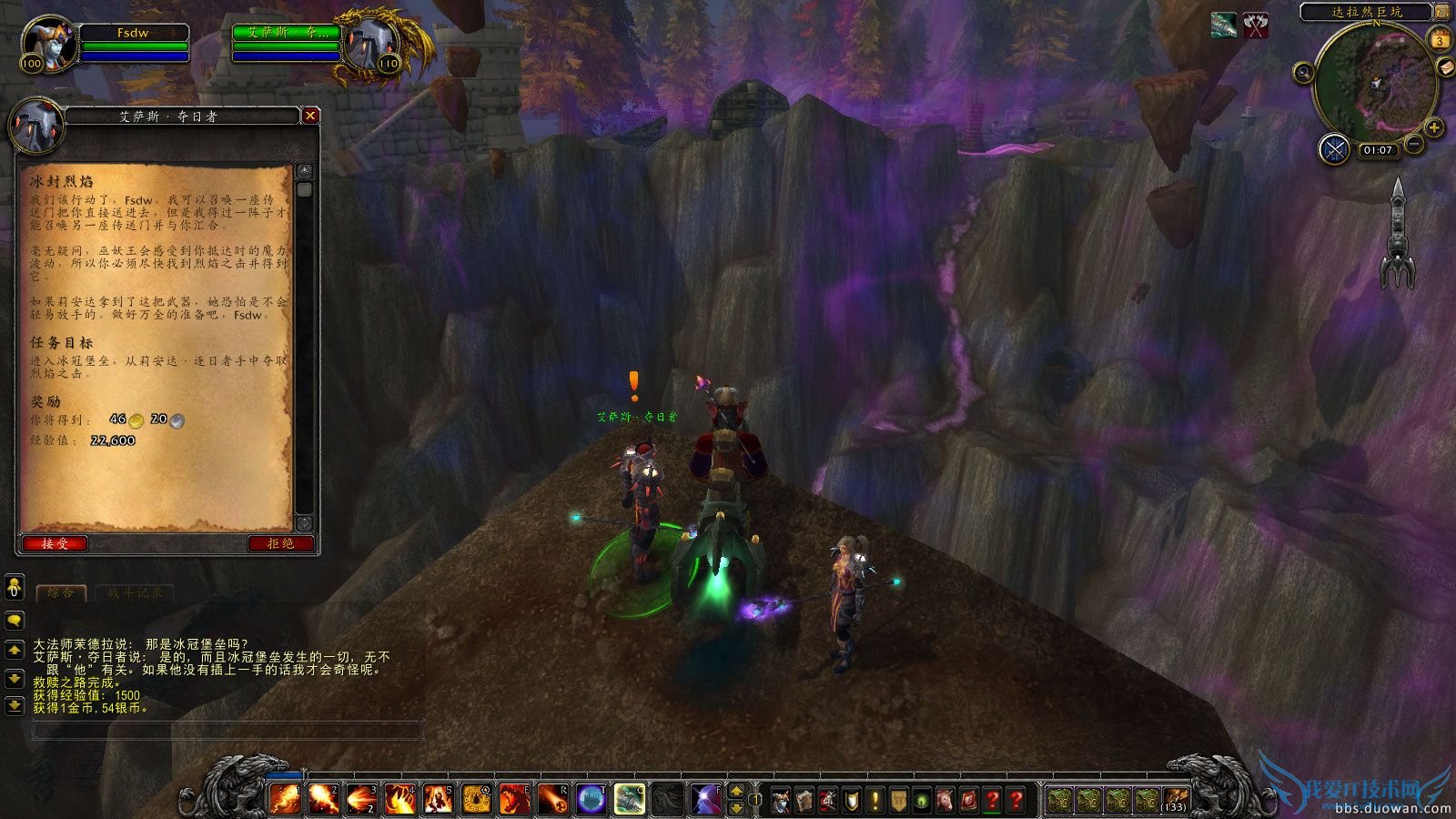Open the PvP battleground icon near the clock
Screen dimensions: 1456x819
1335,148
